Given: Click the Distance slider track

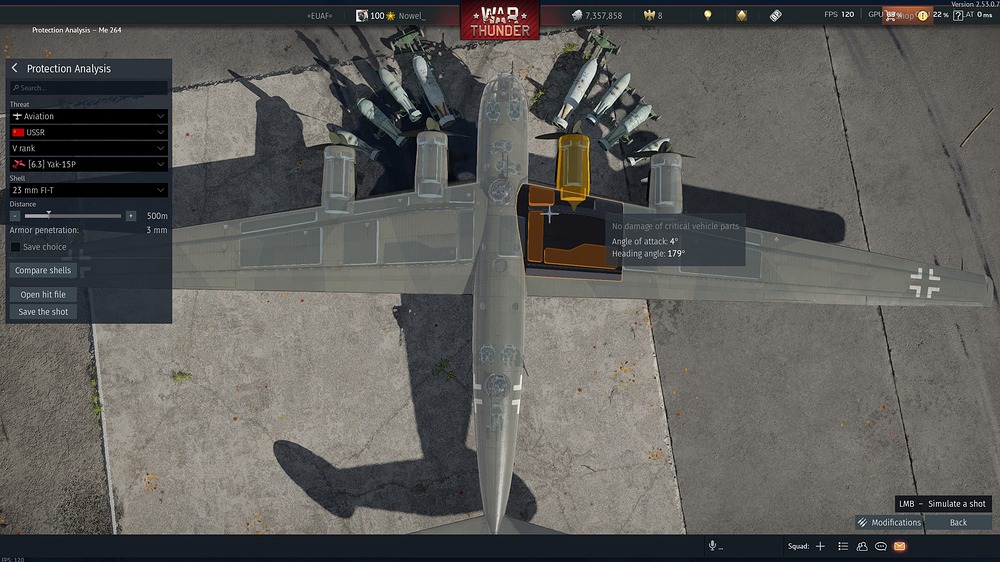Looking at the screenshot, I should click(90, 216).
